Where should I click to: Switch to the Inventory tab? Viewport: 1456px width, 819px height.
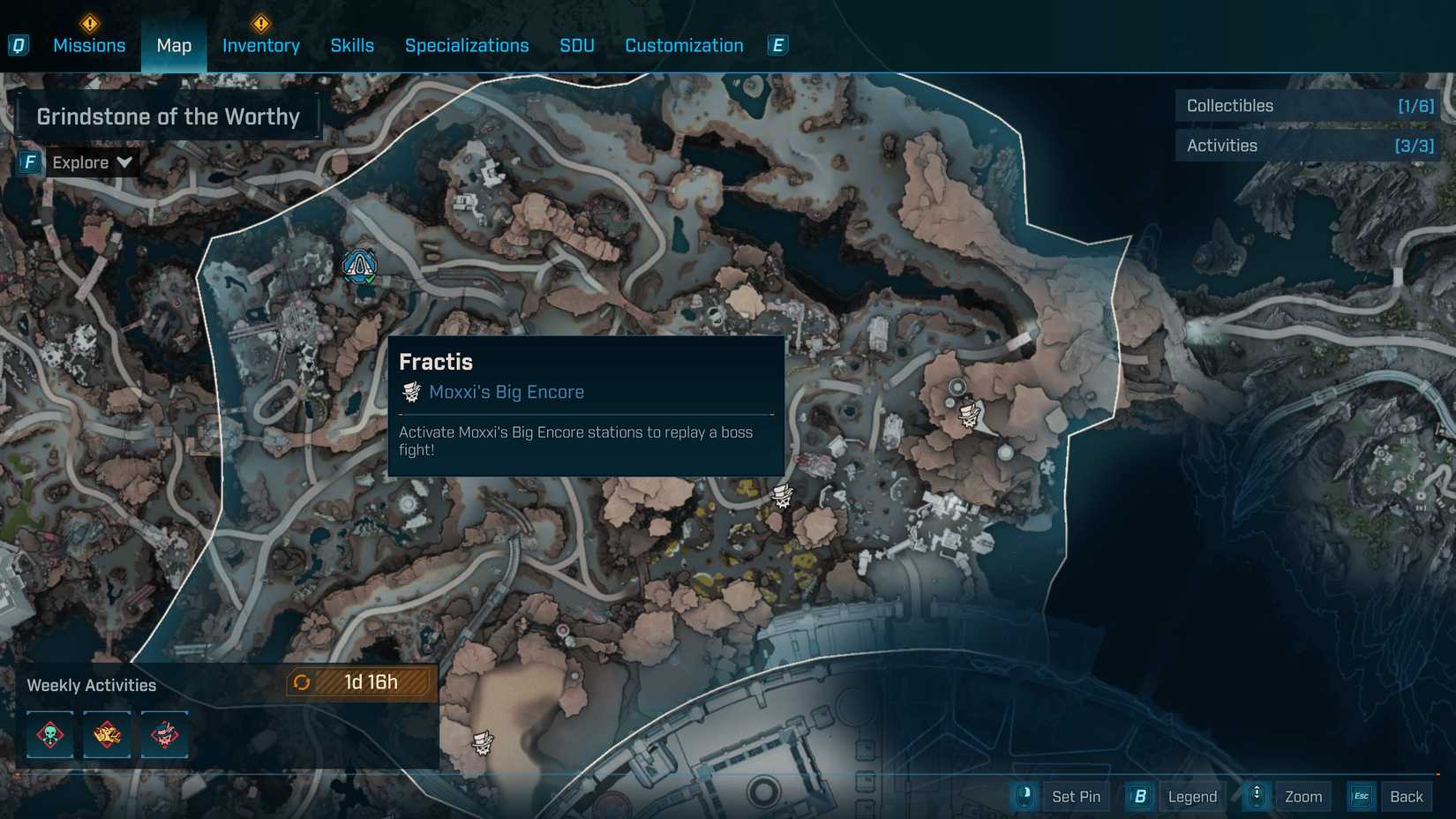tap(260, 46)
